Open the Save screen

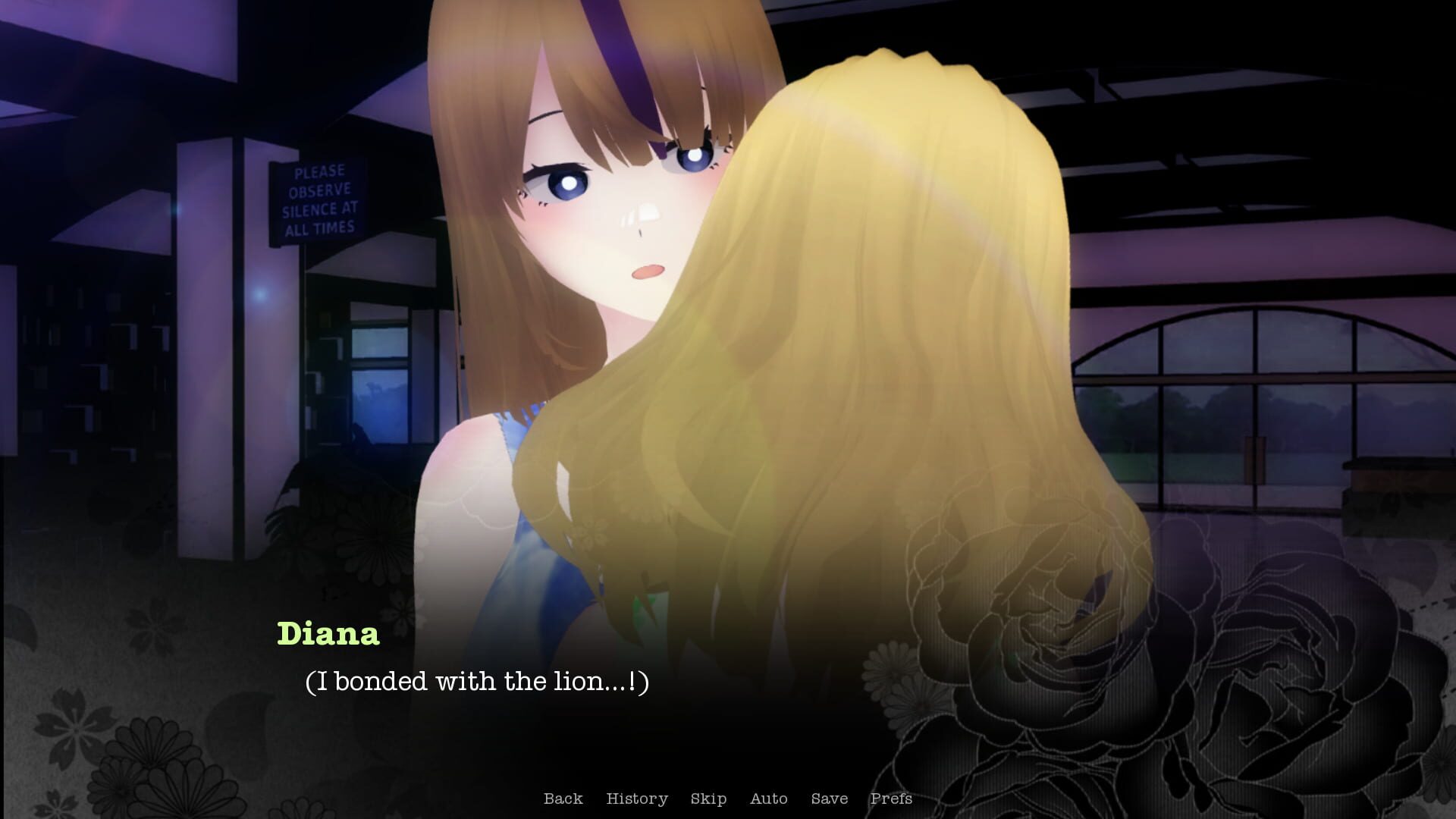[830, 799]
